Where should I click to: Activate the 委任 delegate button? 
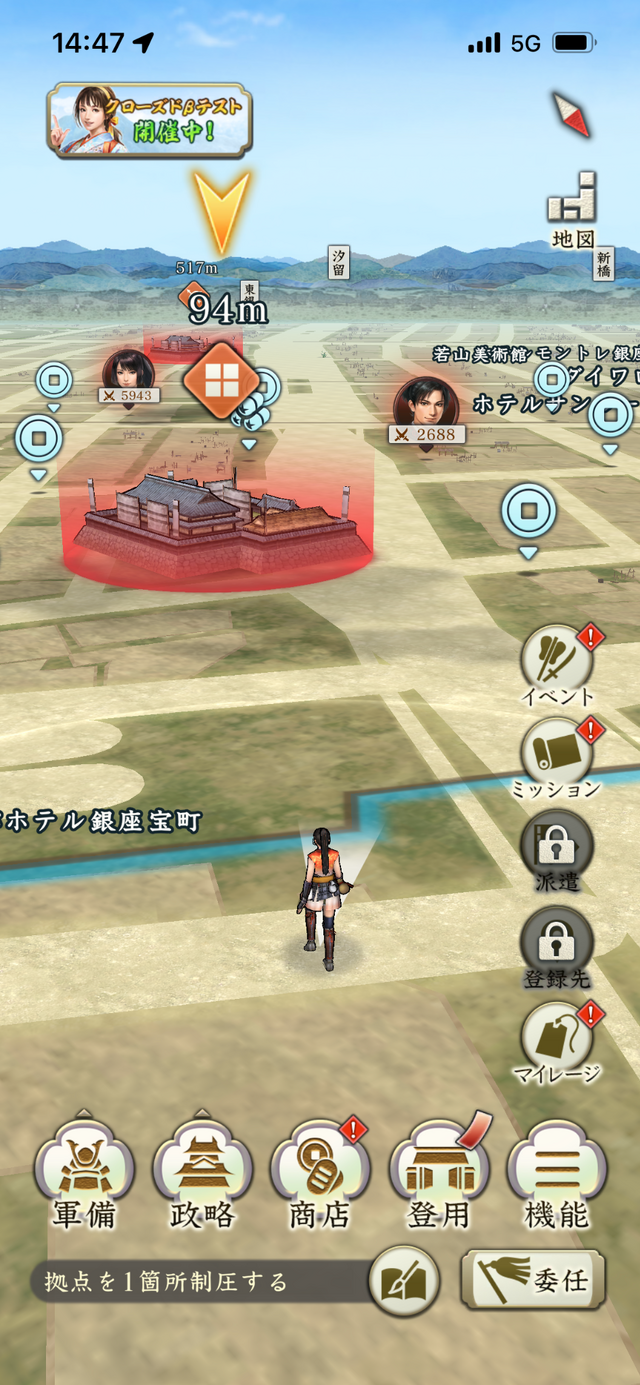coord(533,1279)
